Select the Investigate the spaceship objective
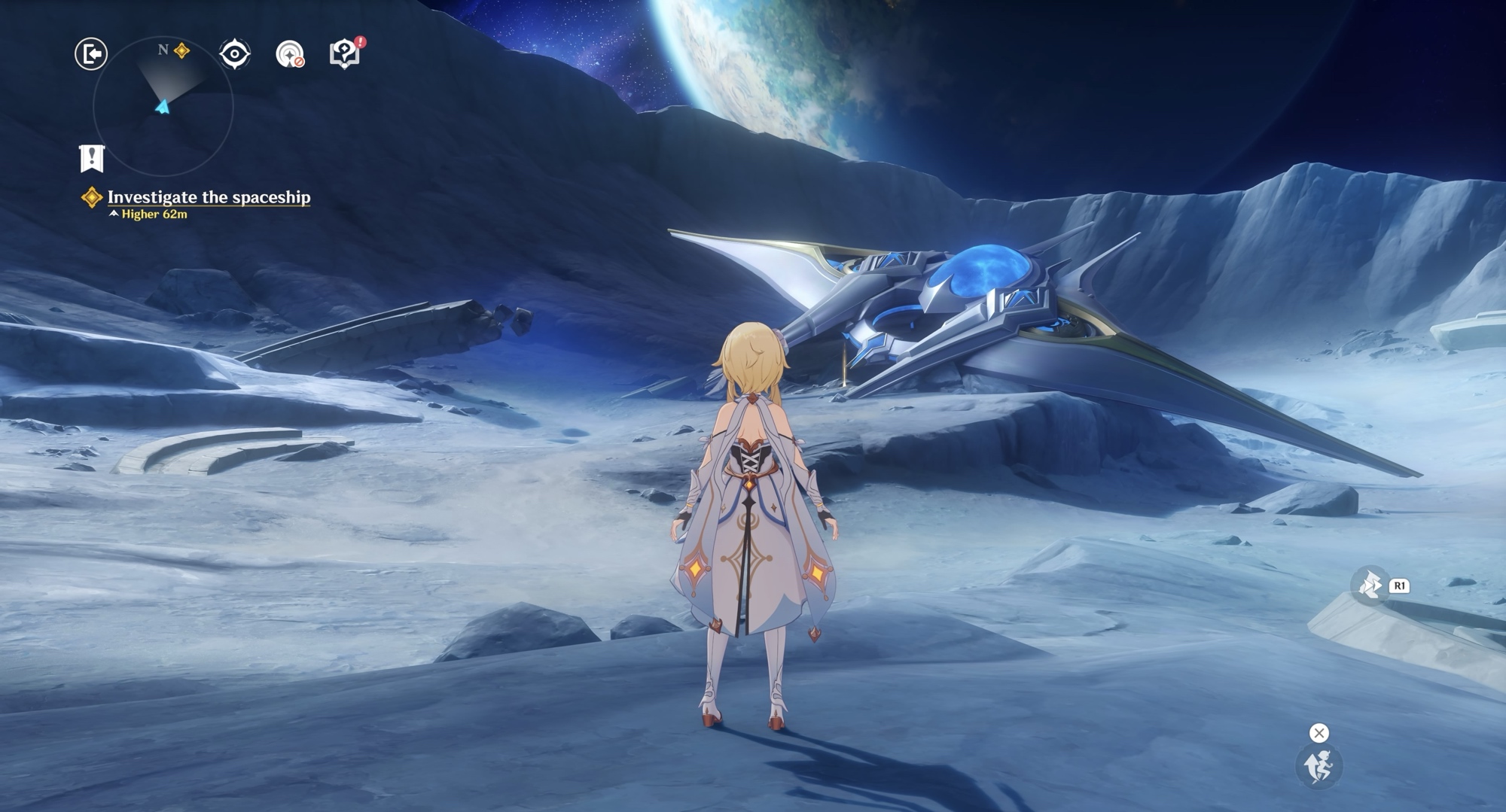Image resolution: width=1506 pixels, height=812 pixels. [209, 197]
